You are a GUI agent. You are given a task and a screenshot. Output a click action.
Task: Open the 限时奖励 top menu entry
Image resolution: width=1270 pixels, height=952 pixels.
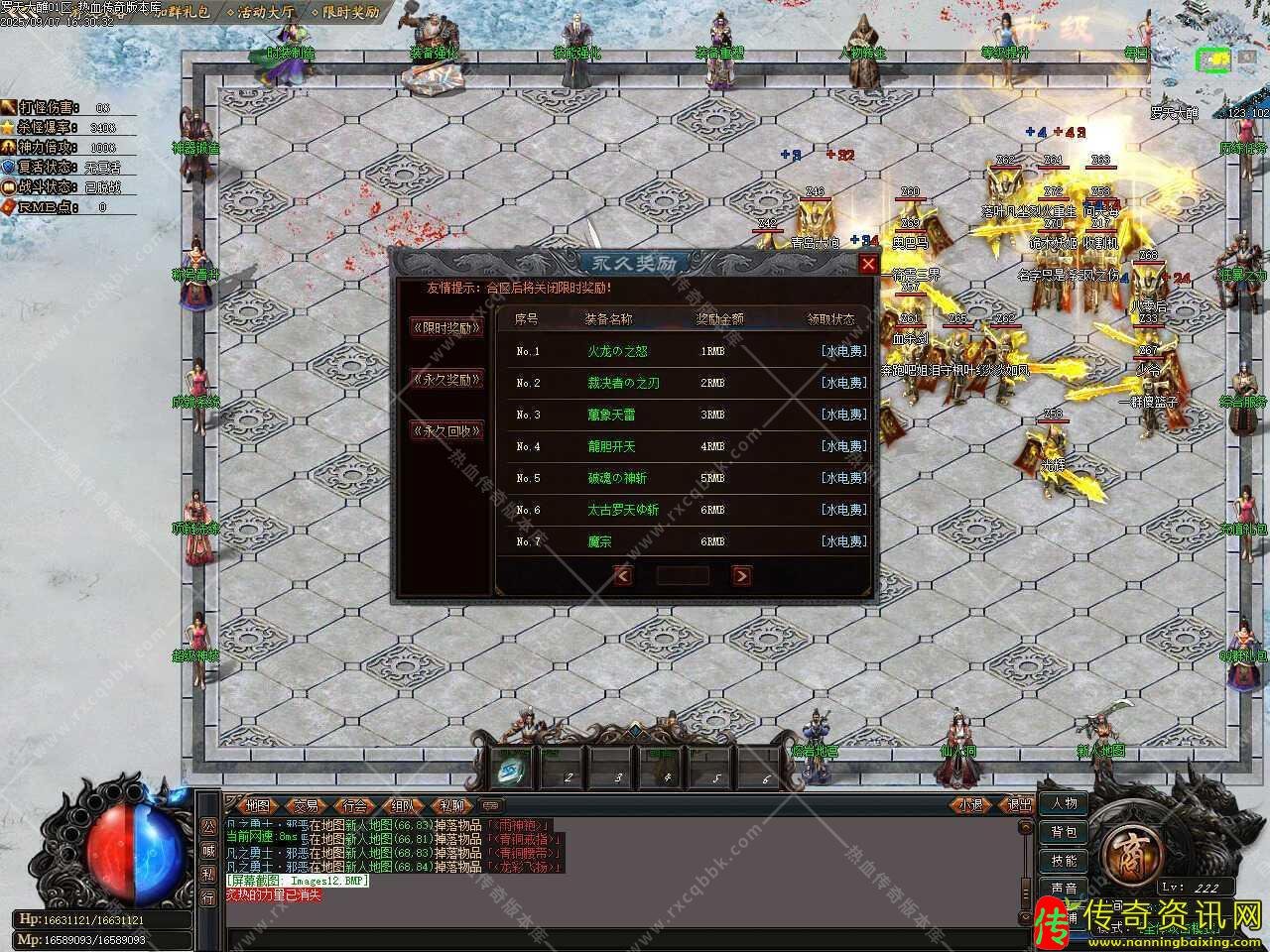point(344,13)
